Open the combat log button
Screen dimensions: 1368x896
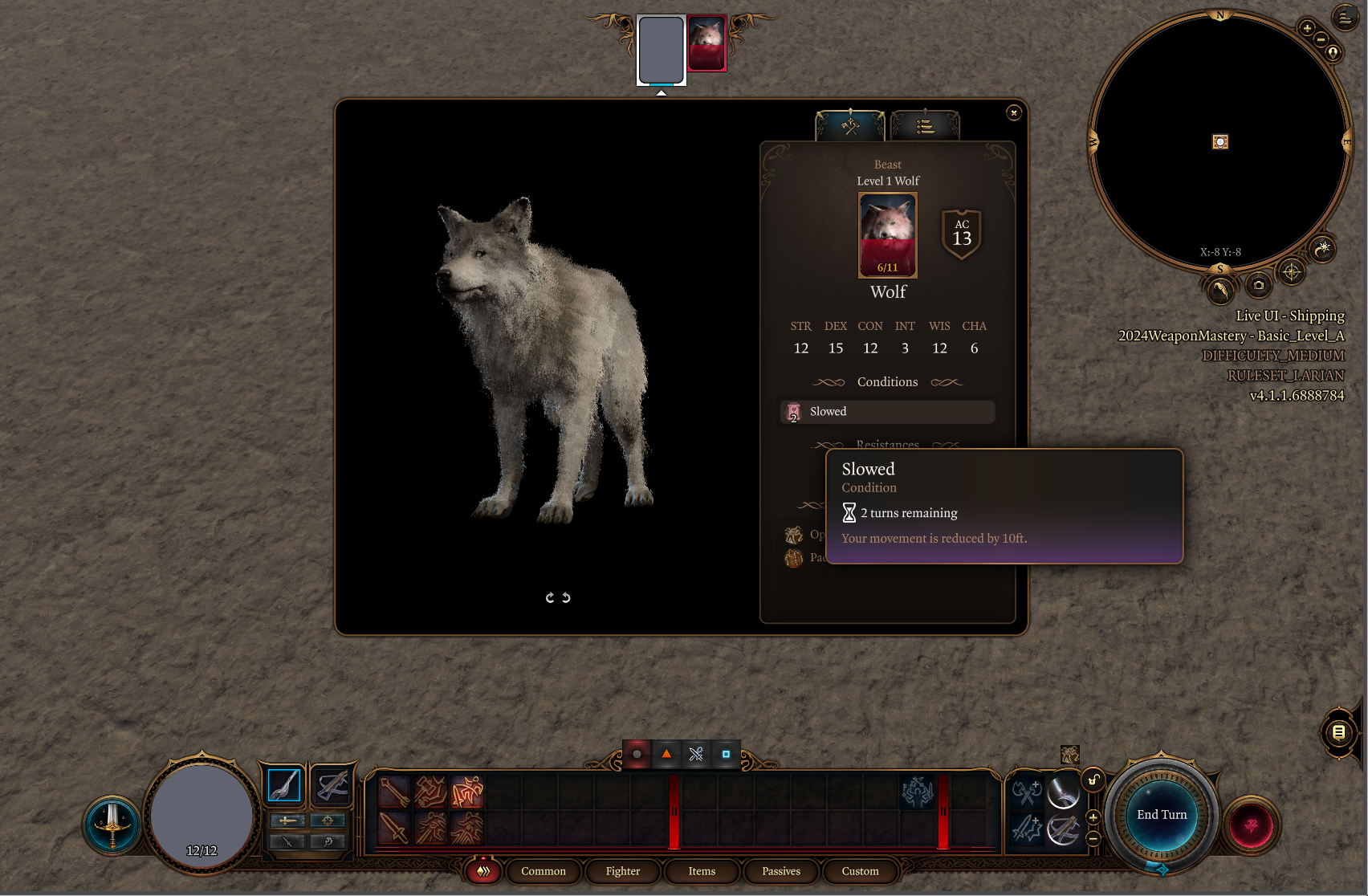(1338, 732)
